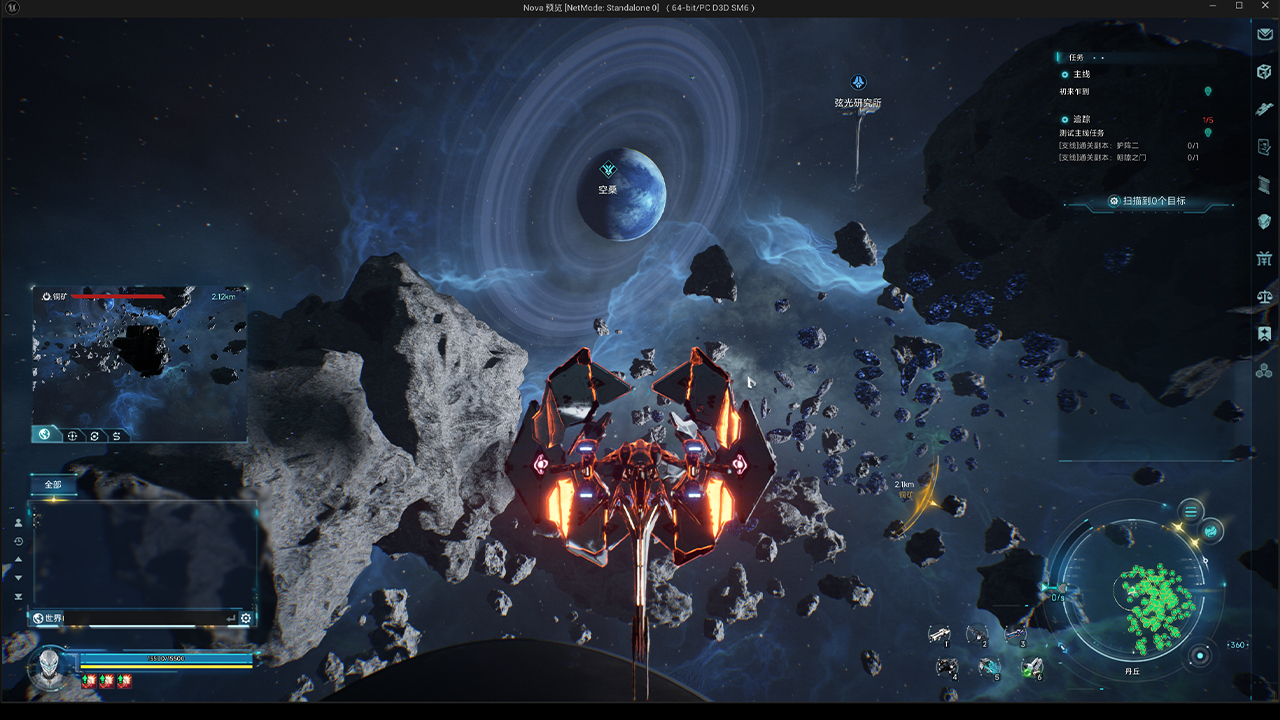
Task: Select weapon slot 1
Action: click(x=940, y=635)
